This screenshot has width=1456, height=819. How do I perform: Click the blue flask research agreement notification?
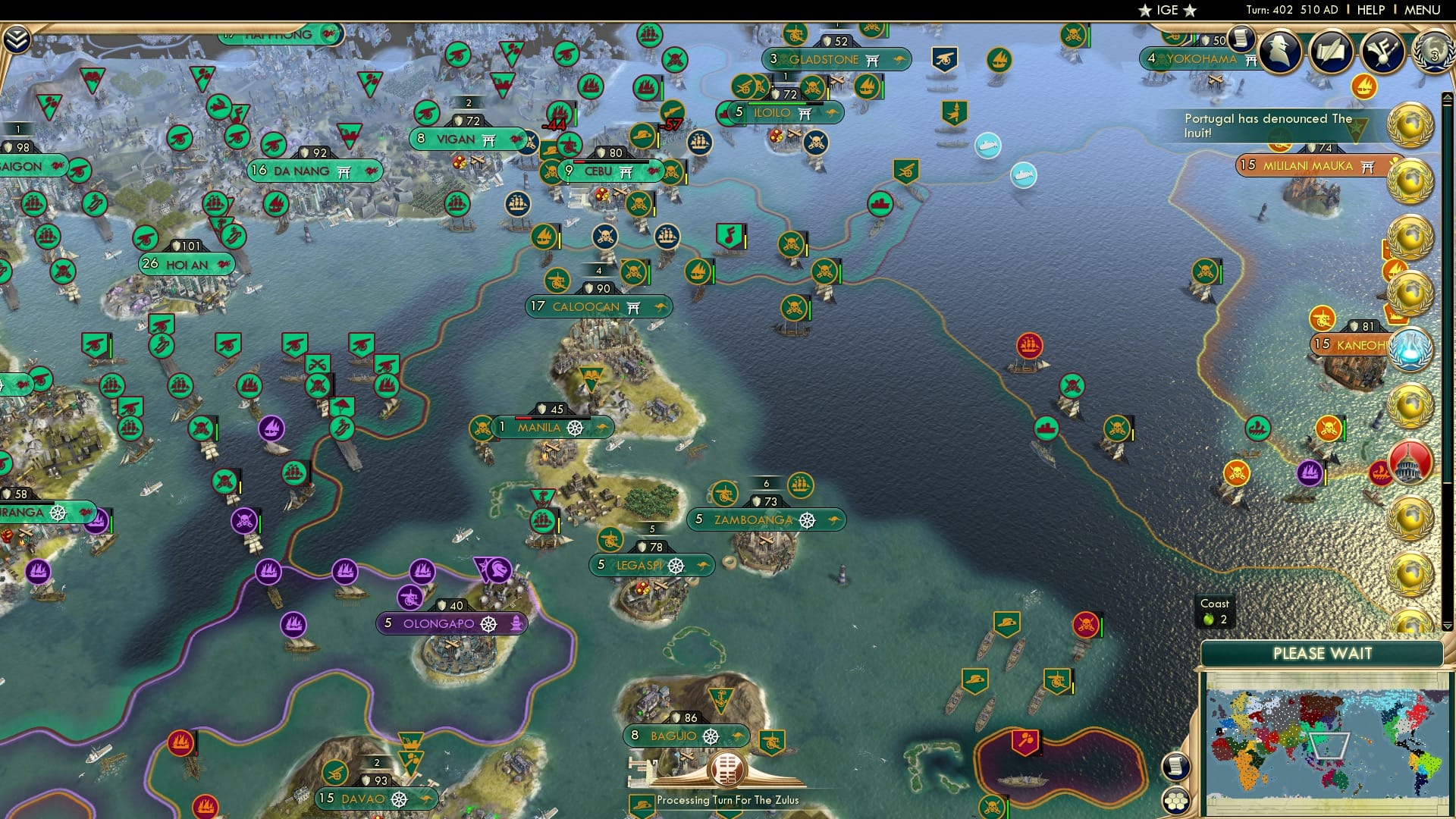pyautogui.click(x=1410, y=347)
